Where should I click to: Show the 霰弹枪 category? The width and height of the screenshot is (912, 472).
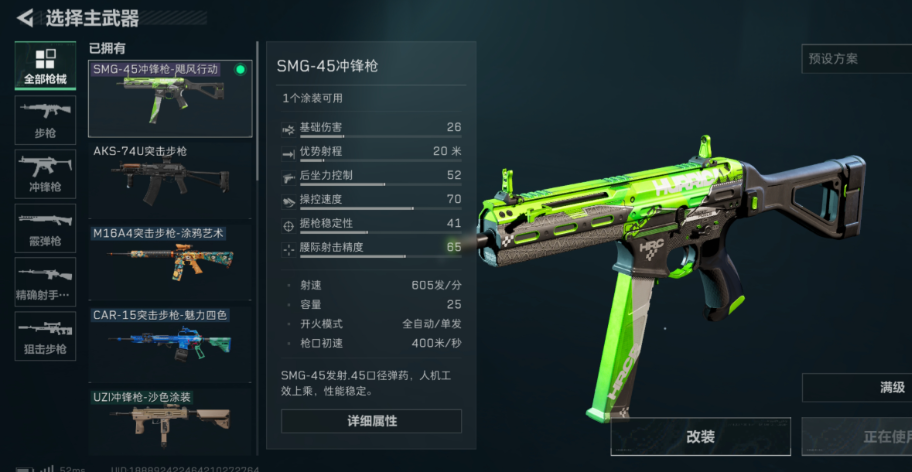pyautogui.click(x=45, y=228)
